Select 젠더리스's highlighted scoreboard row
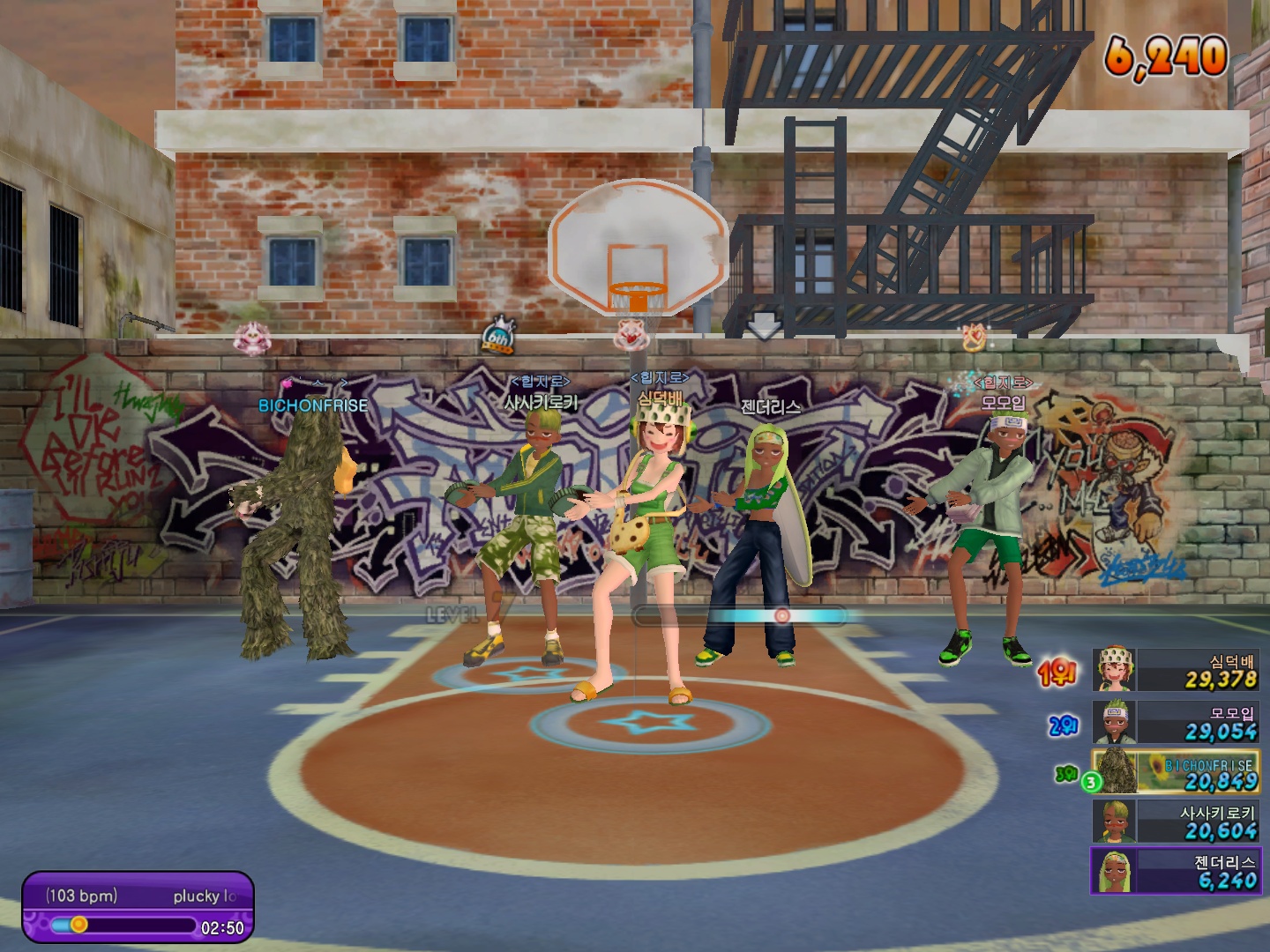Viewport: 1270px width, 952px height. point(1176,871)
